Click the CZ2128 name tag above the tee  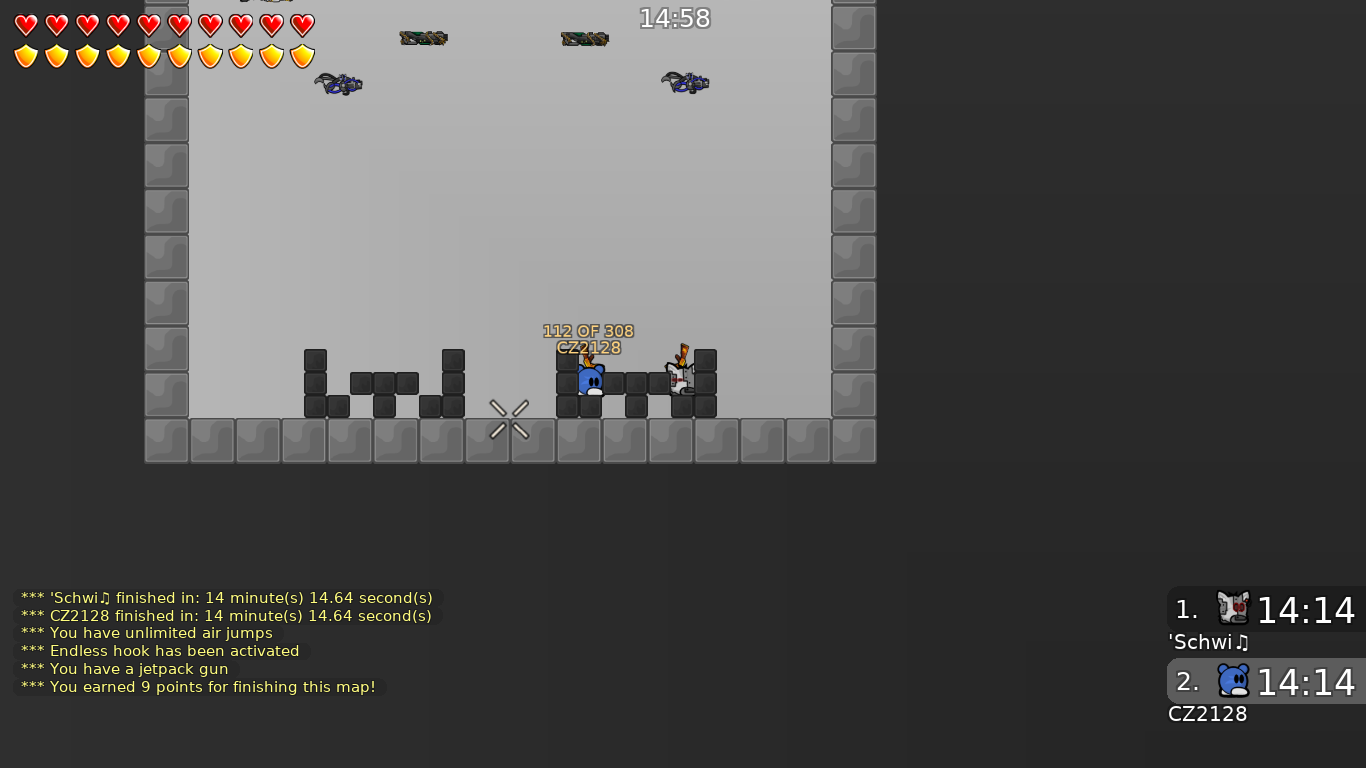(588, 348)
